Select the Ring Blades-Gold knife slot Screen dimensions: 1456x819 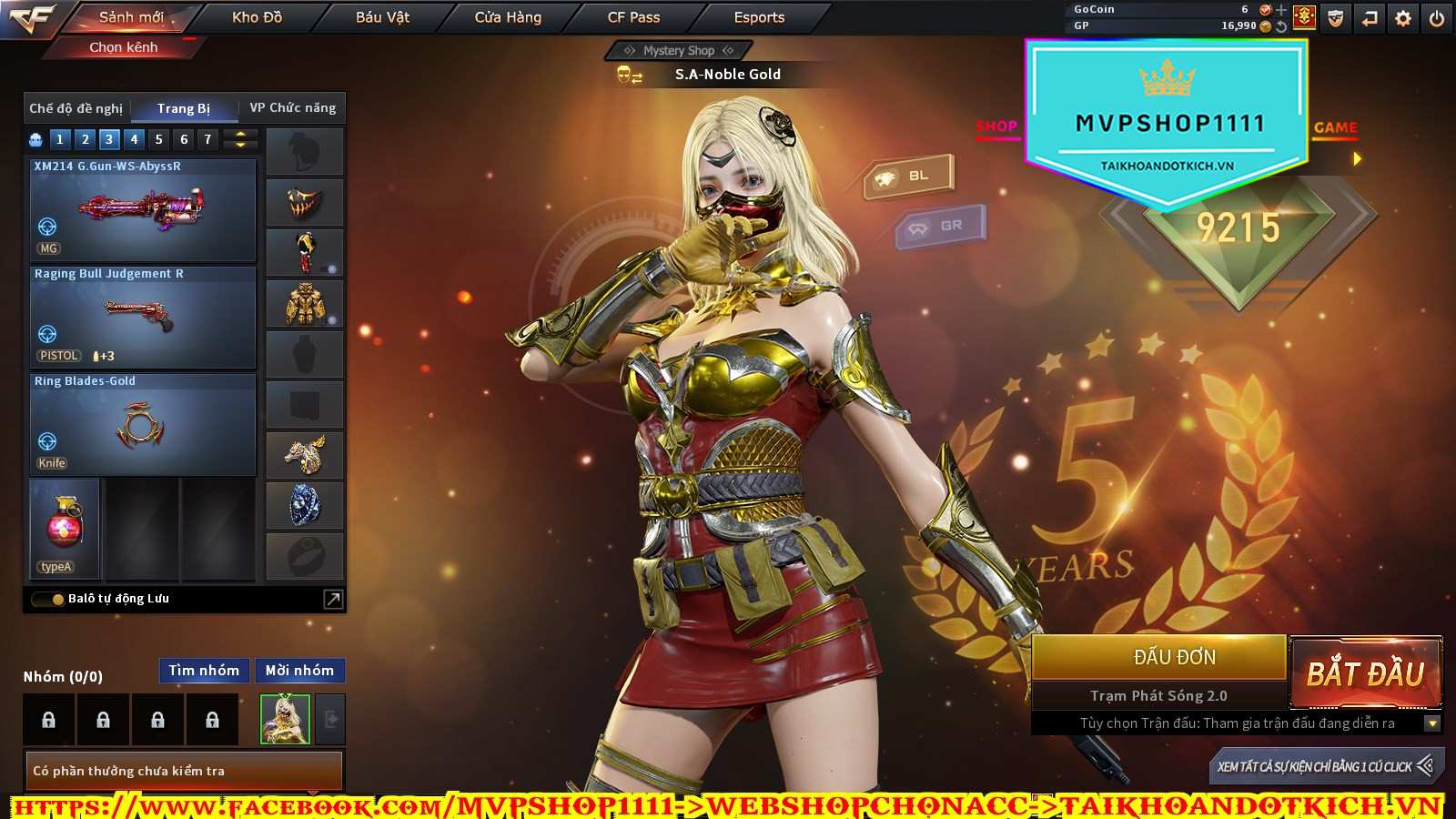[143, 425]
